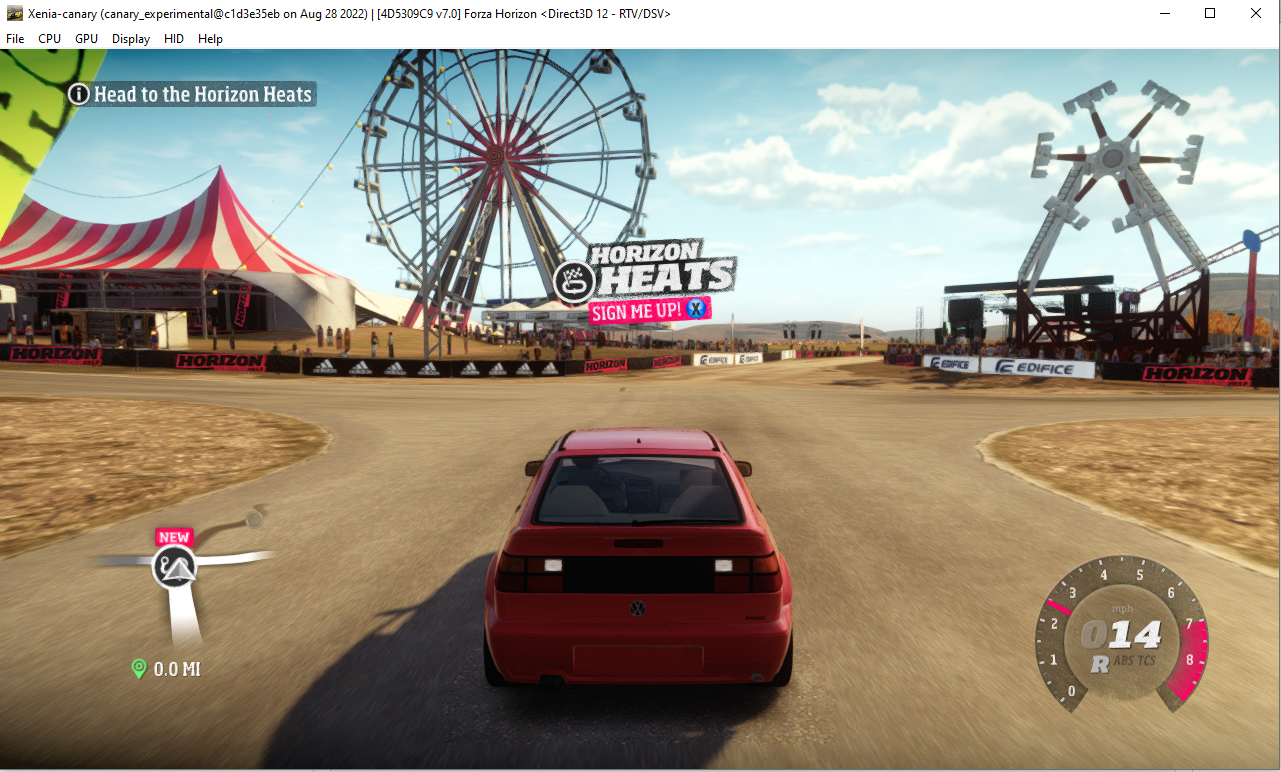
Task: Click the pink RPM arc on the tachometer
Action: pos(1192,655)
